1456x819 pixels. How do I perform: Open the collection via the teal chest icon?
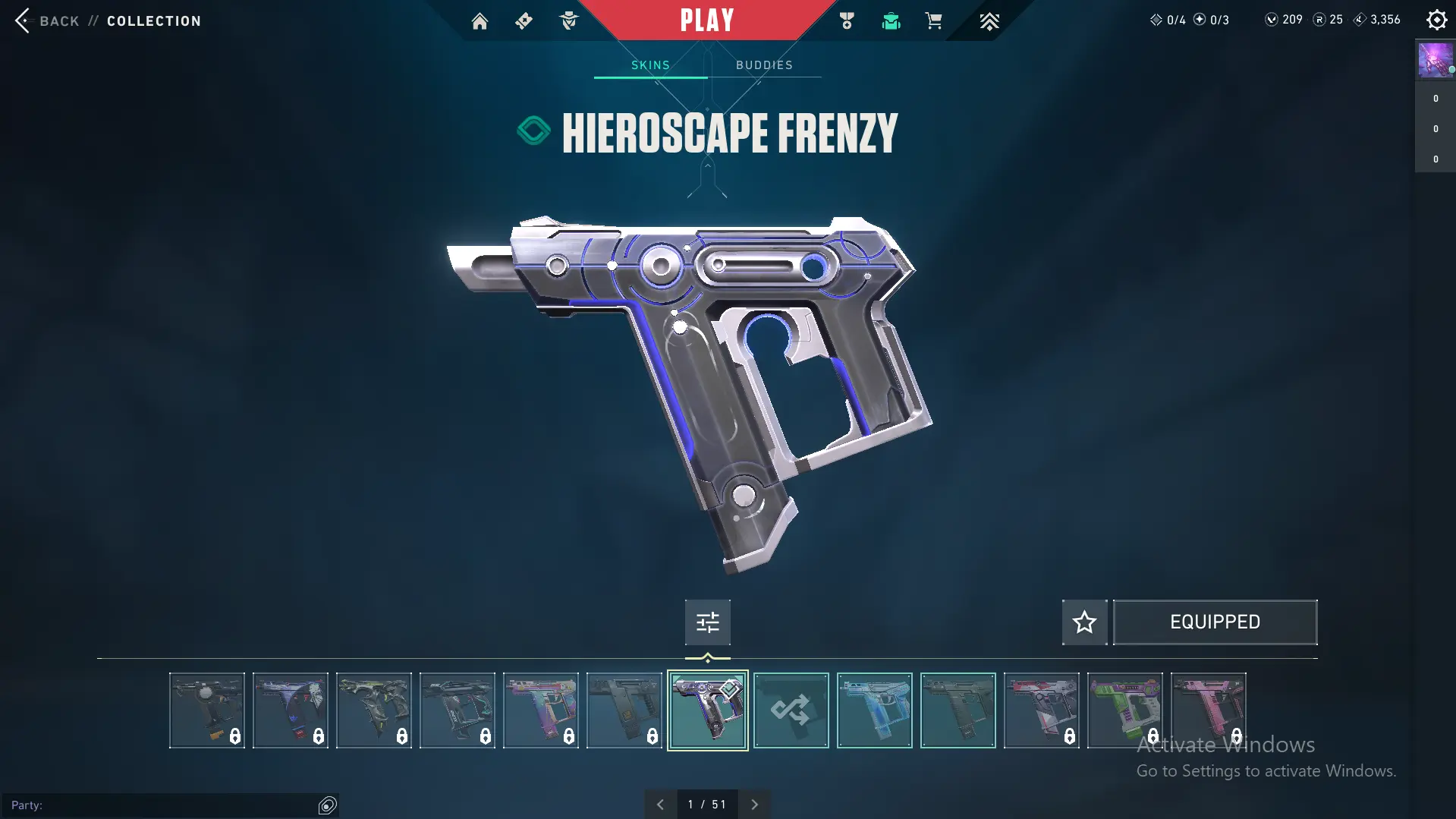tap(891, 21)
